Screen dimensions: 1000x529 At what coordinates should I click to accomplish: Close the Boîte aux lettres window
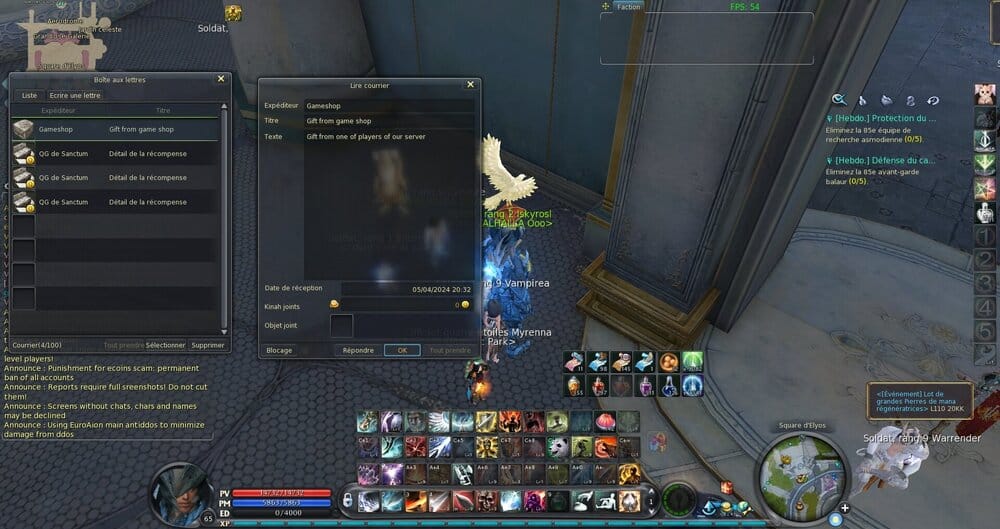coord(221,79)
